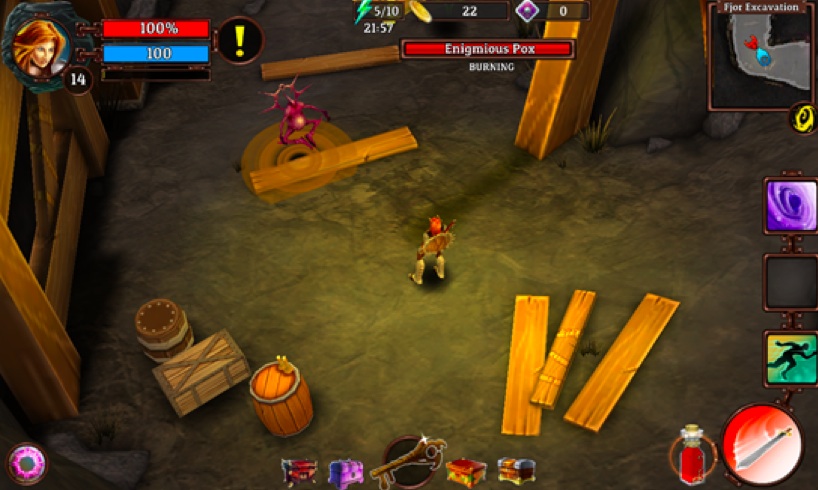
Task: Open the heroine character portrait
Action: (40, 41)
